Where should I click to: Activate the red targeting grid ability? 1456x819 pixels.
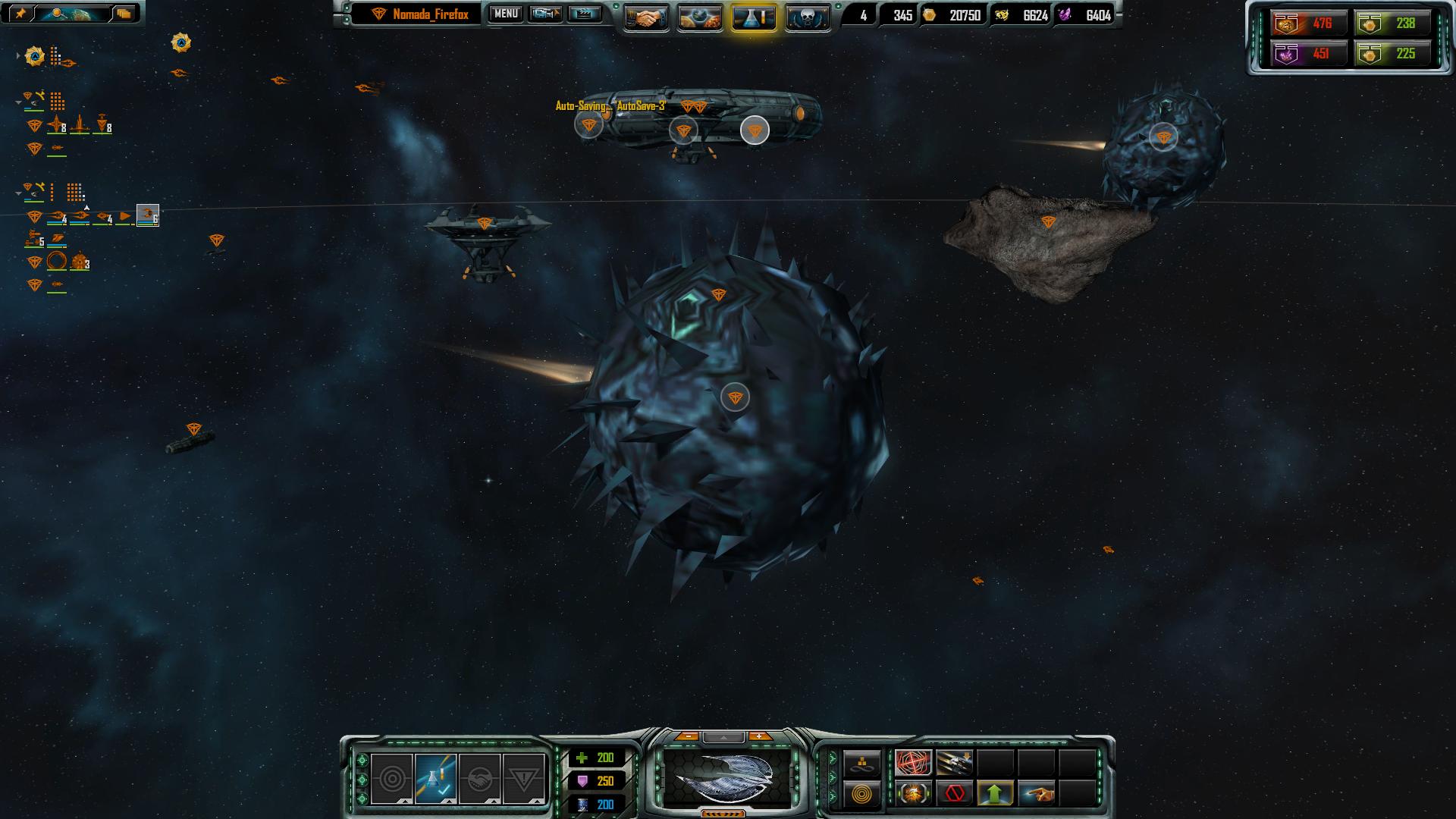click(x=914, y=762)
